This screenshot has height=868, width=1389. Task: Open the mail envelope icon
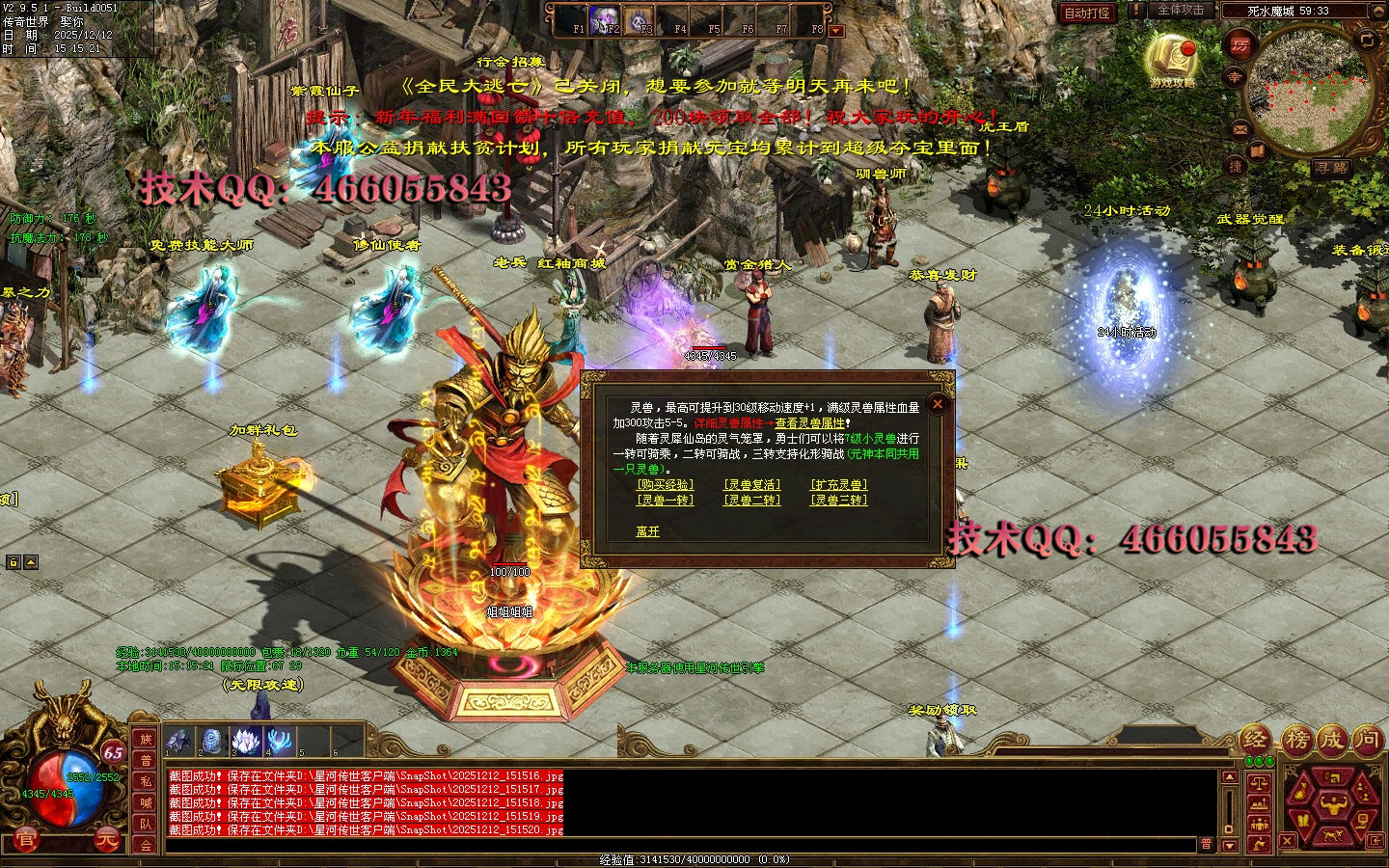pyautogui.click(x=1240, y=128)
